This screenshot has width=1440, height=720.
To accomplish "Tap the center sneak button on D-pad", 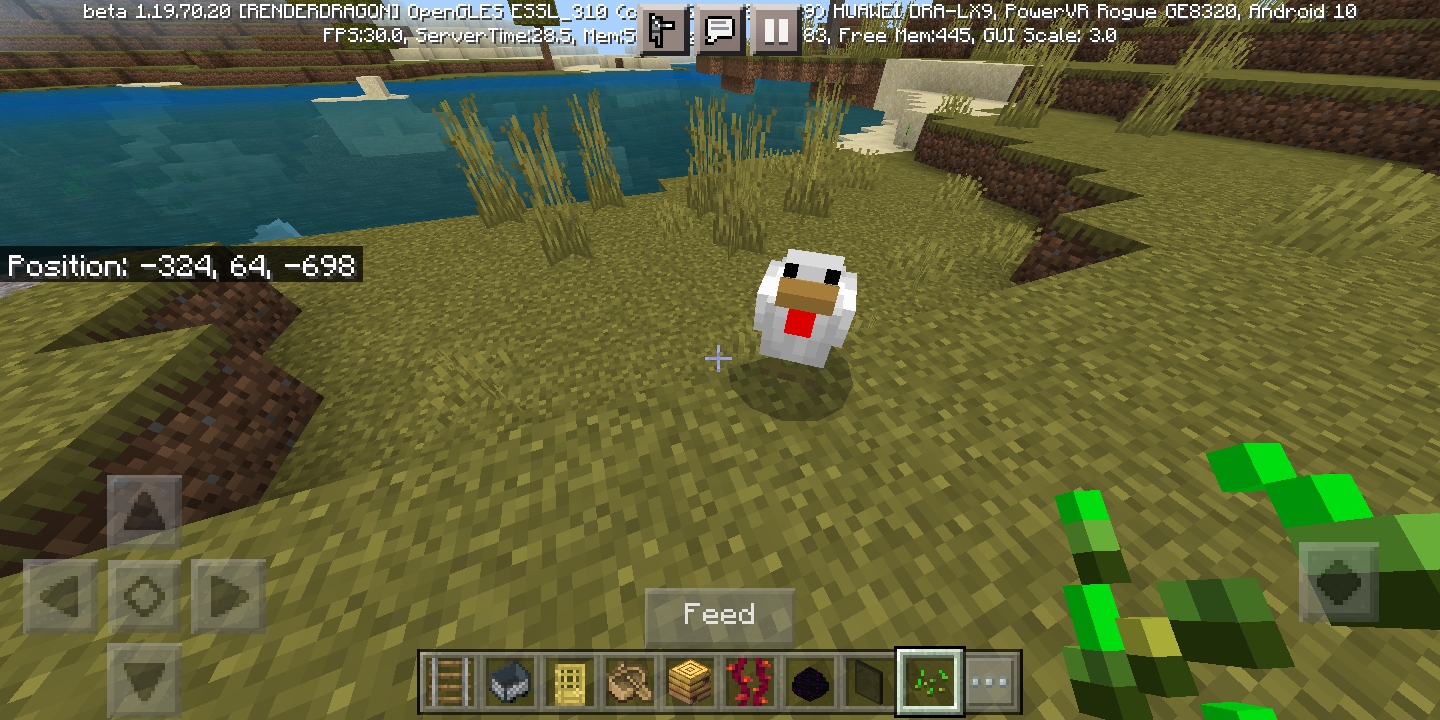I will (x=144, y=597).
